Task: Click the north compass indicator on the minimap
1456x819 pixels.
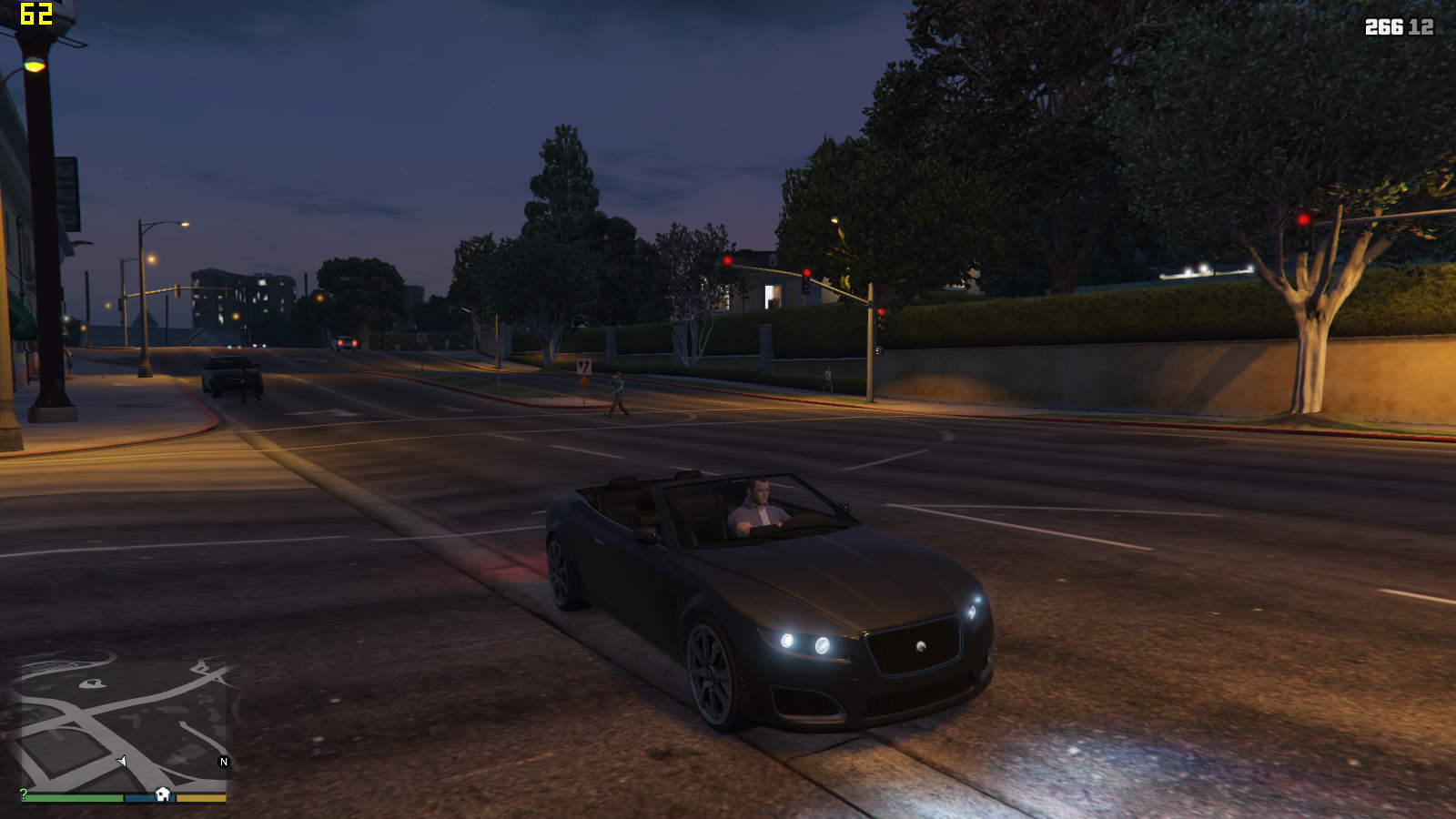Action: click(x=224, y=762)
